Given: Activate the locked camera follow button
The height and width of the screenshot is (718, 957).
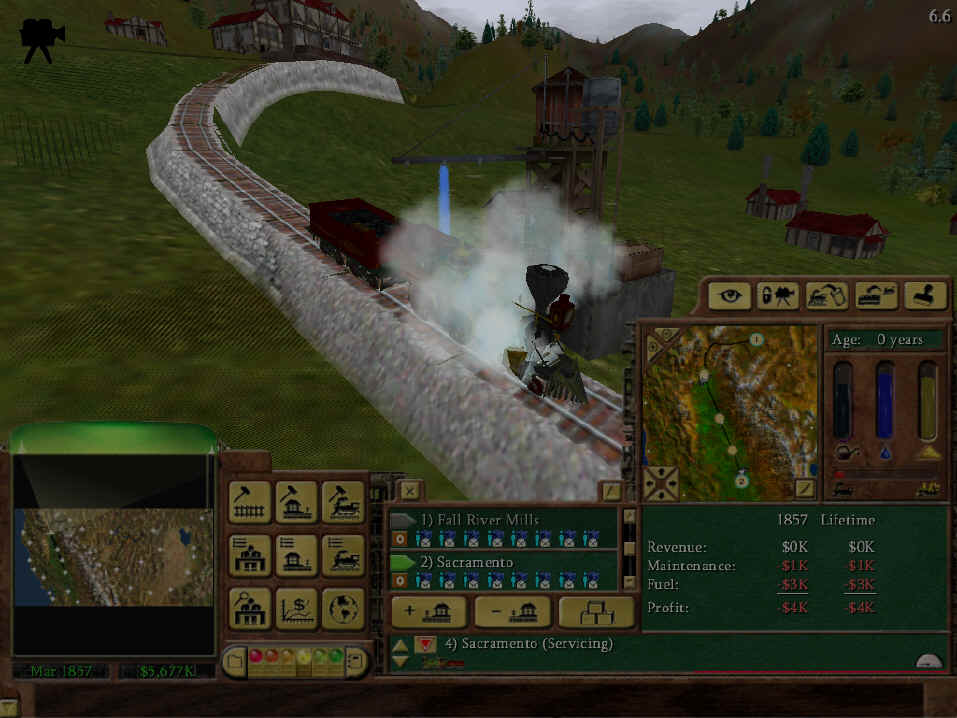Looking at the screenshot, I should click(x=777, y=296).
